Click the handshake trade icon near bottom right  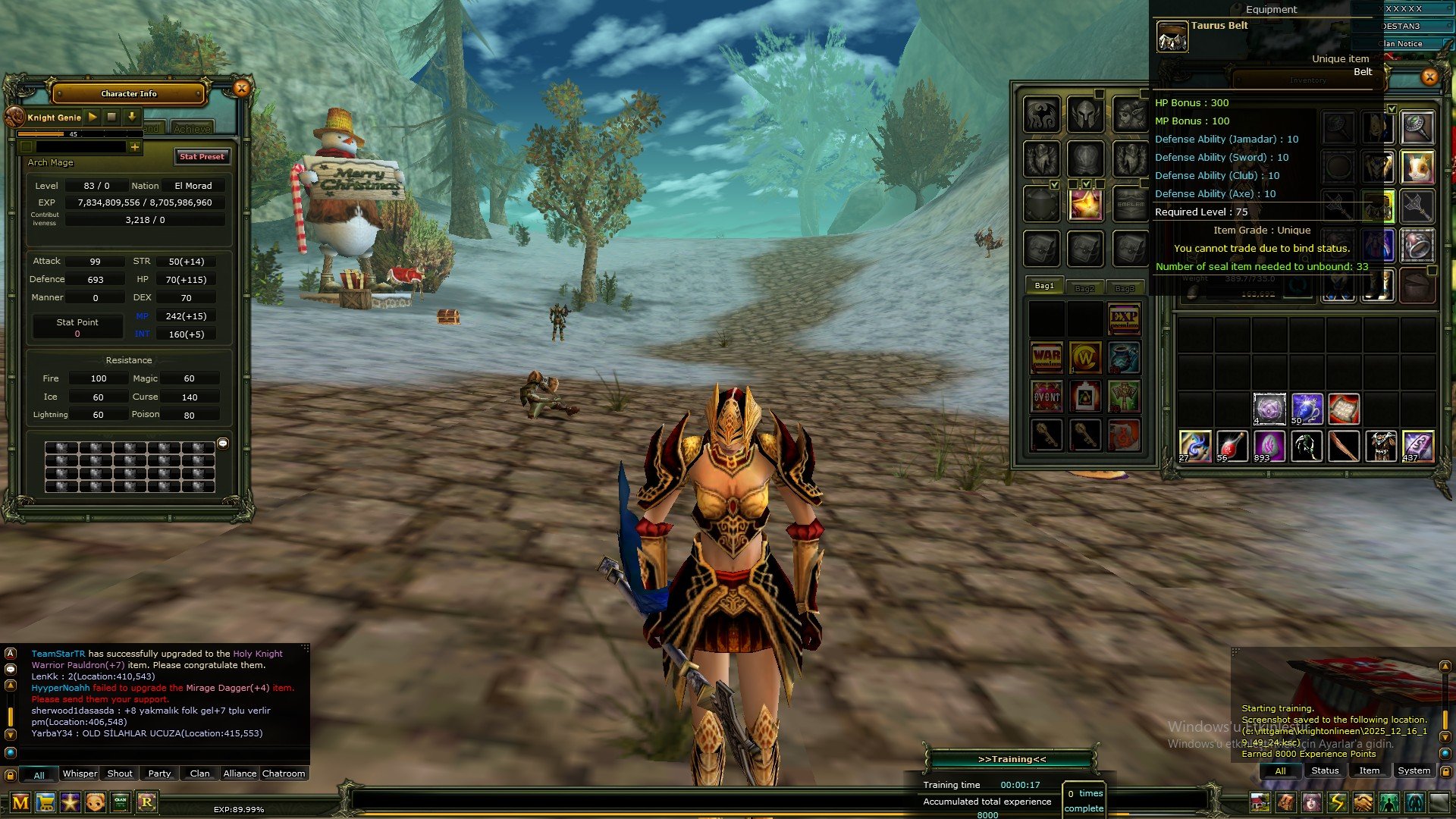tap(1364, 802)
